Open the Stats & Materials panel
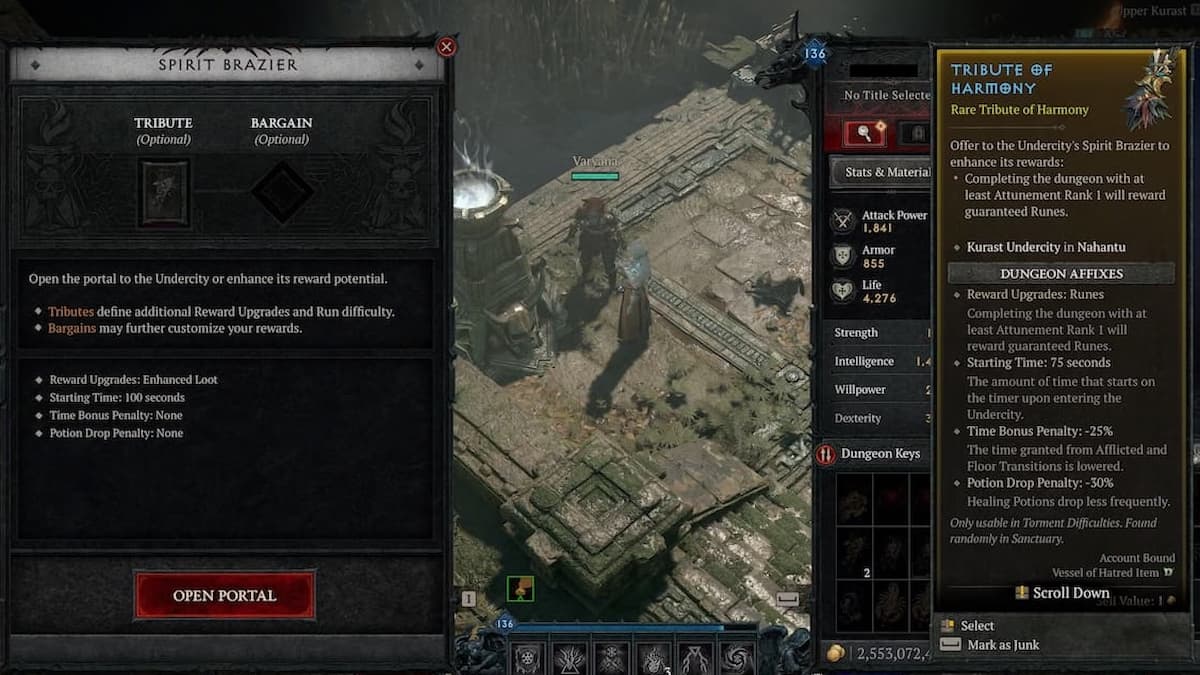This screenshot has height=675, width=1200. click(x=884, y=172)
